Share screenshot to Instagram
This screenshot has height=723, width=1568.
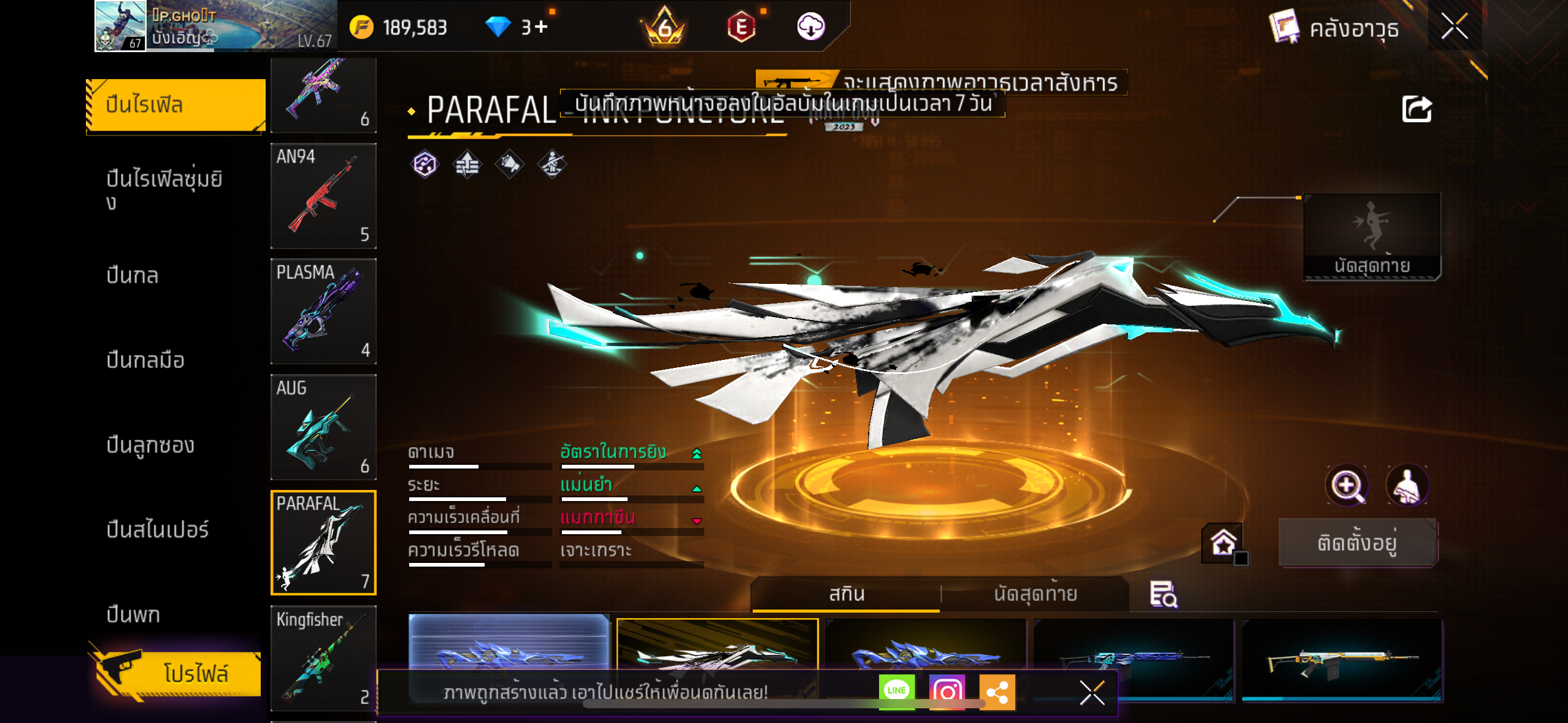click(x=947, y=692)
